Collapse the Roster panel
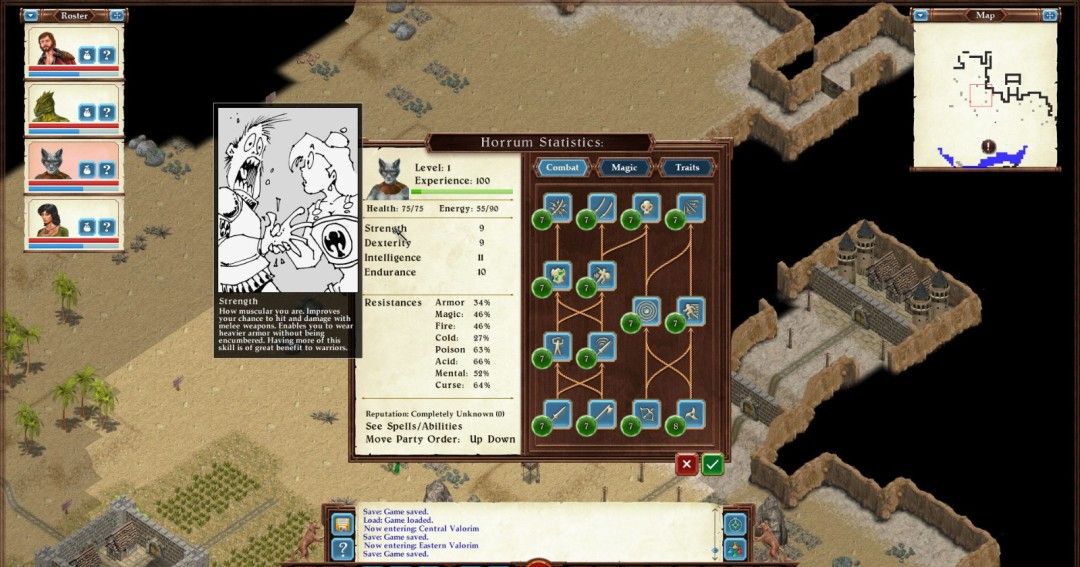The width and height of the screenshot is (1080, 567). (x=30, y=15)
